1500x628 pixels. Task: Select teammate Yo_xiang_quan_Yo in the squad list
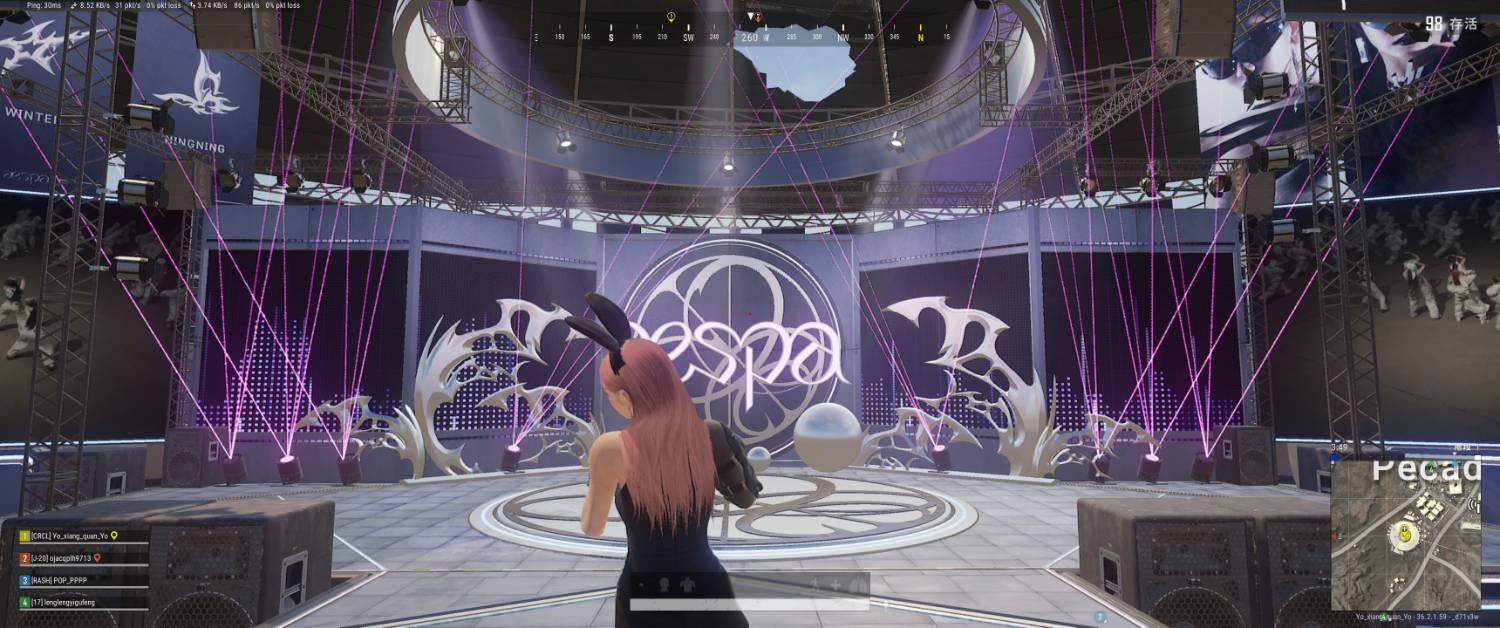[x=68, y=536]
